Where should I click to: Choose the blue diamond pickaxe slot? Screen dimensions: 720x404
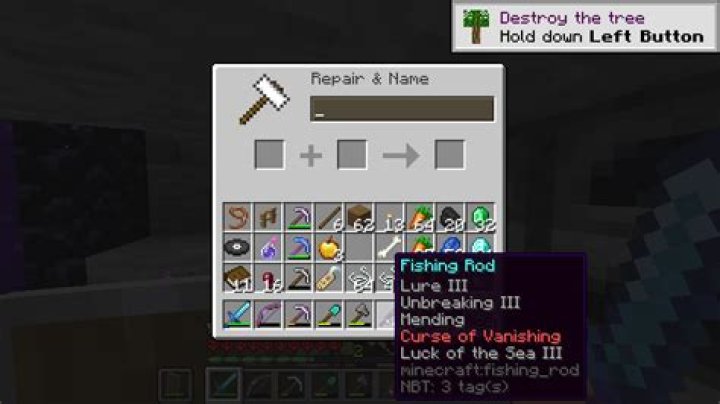coord(298,247)
